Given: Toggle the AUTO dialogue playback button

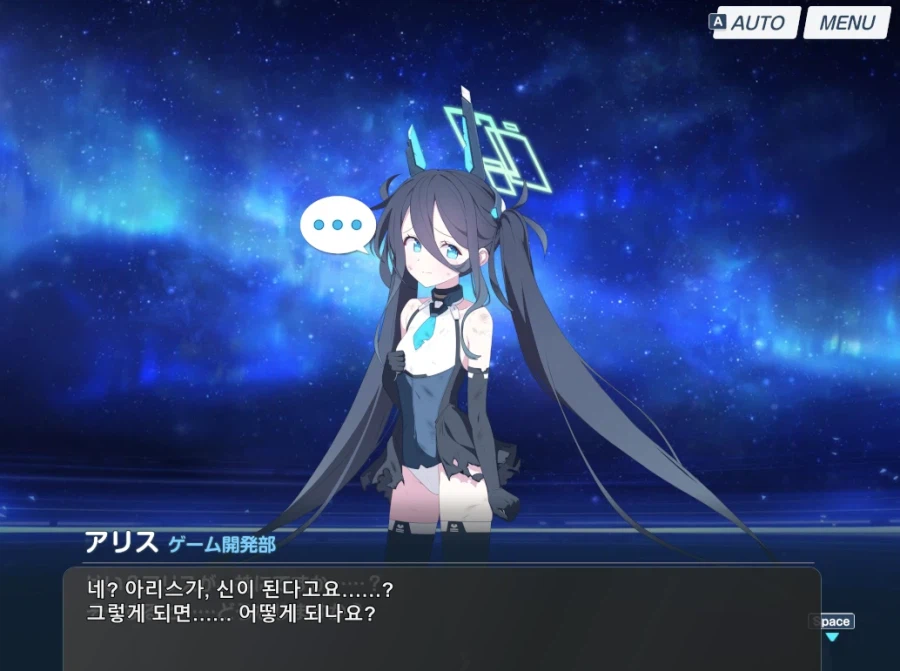Looking at the screenshot, I should (x=757, y=23).
